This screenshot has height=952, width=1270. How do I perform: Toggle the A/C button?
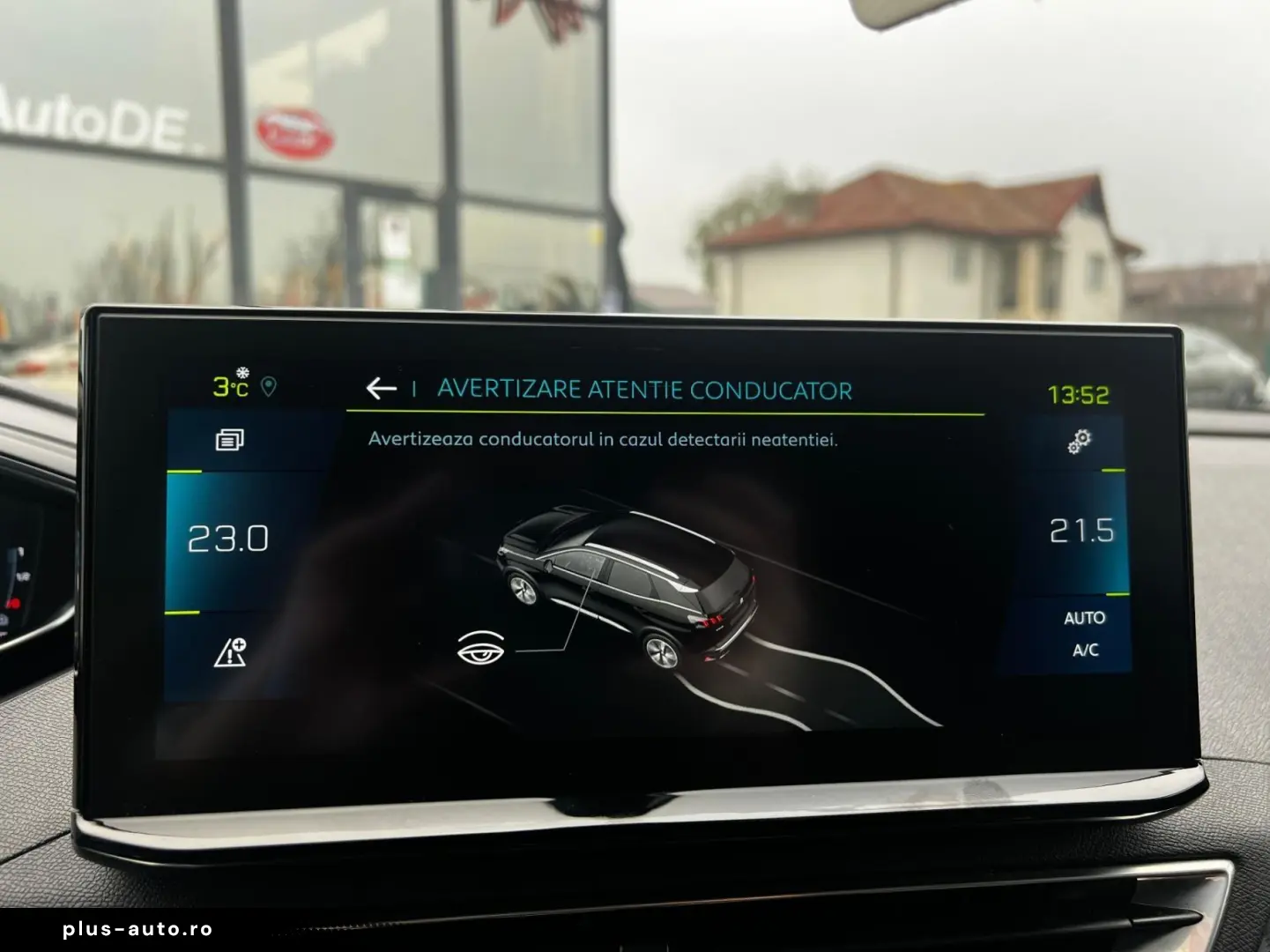(x=1085, y=651)
